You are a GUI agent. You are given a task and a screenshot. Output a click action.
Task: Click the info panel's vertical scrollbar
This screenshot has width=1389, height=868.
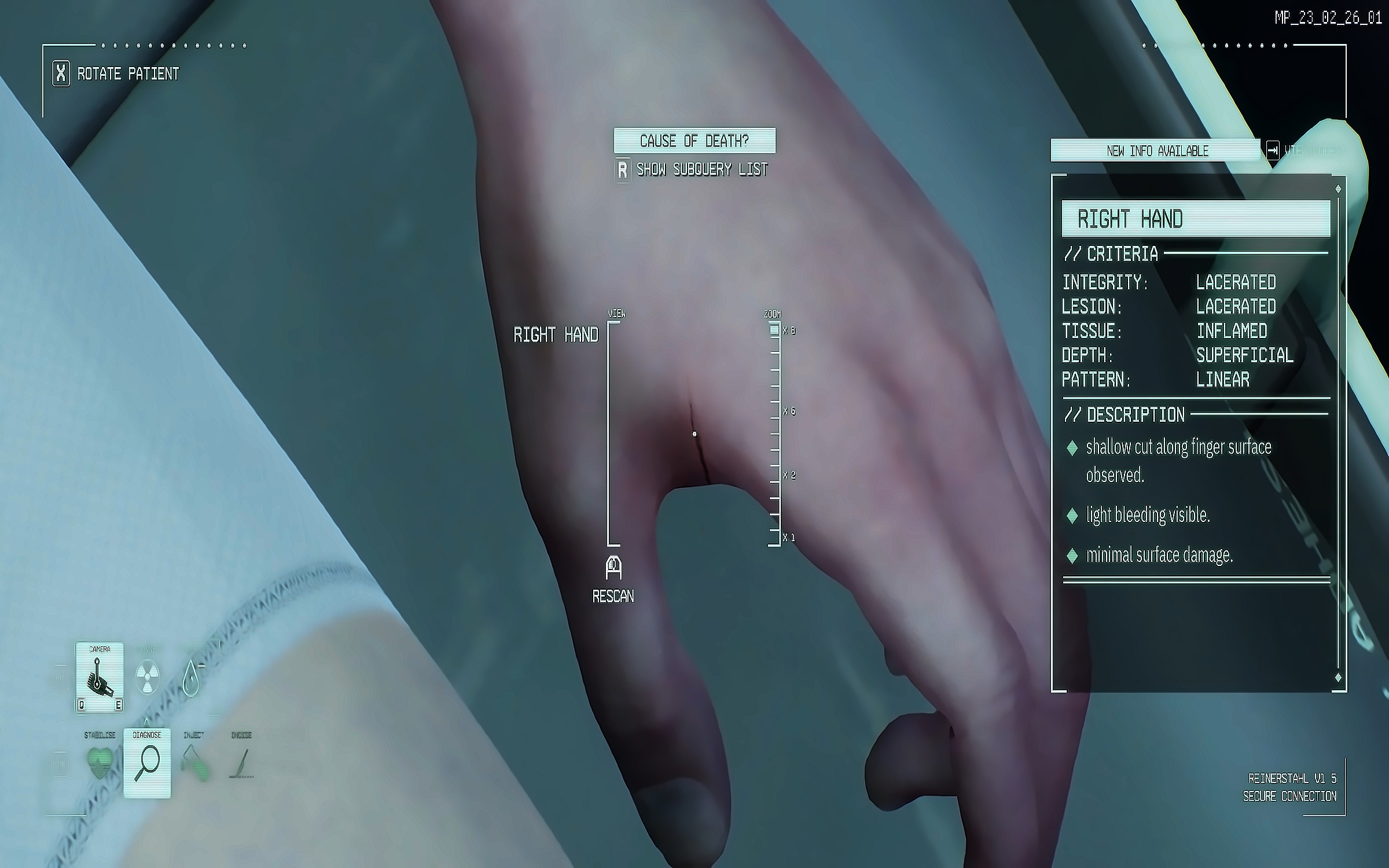[1338, 433]
